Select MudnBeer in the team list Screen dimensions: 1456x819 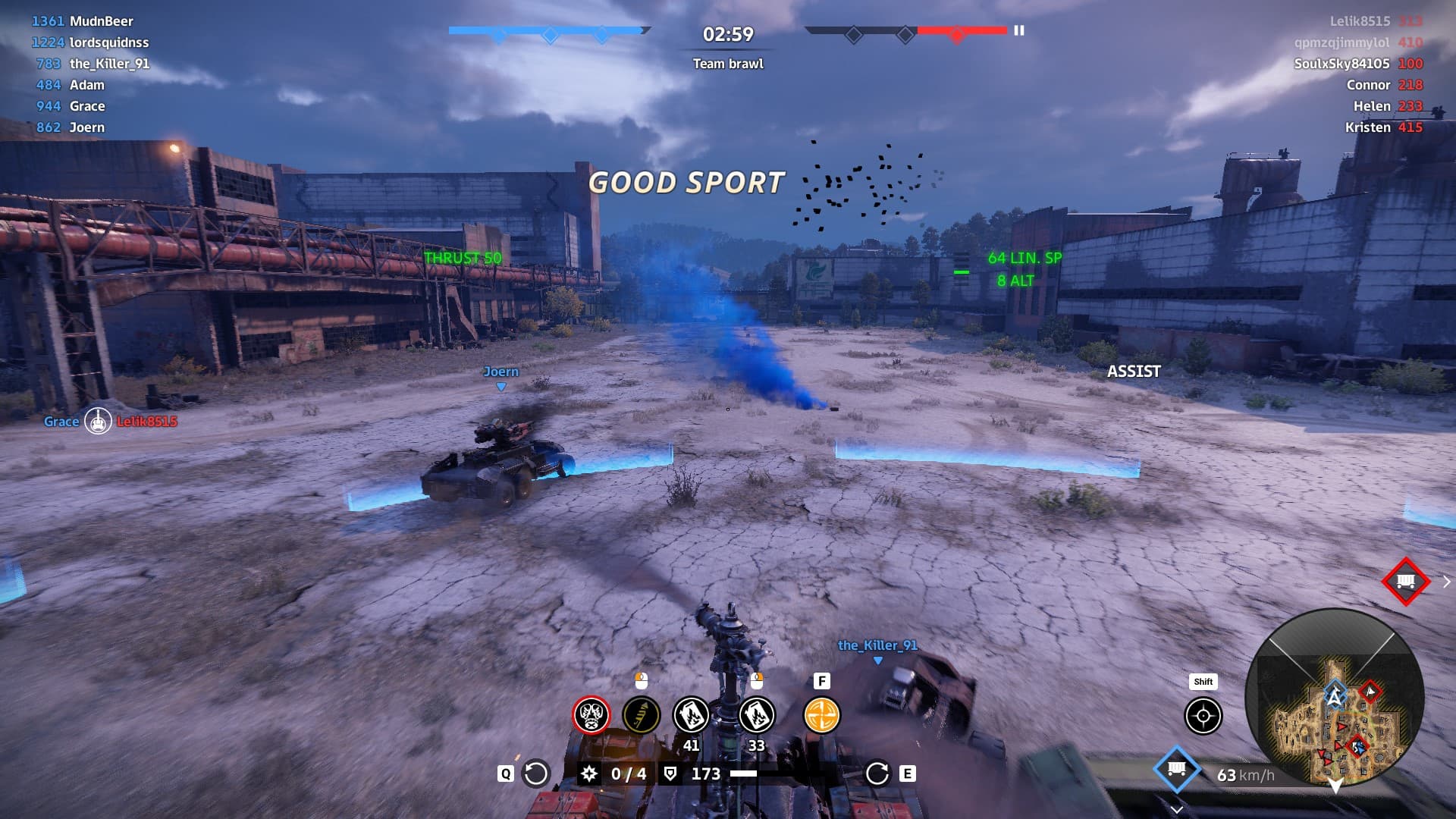point(101,21)
